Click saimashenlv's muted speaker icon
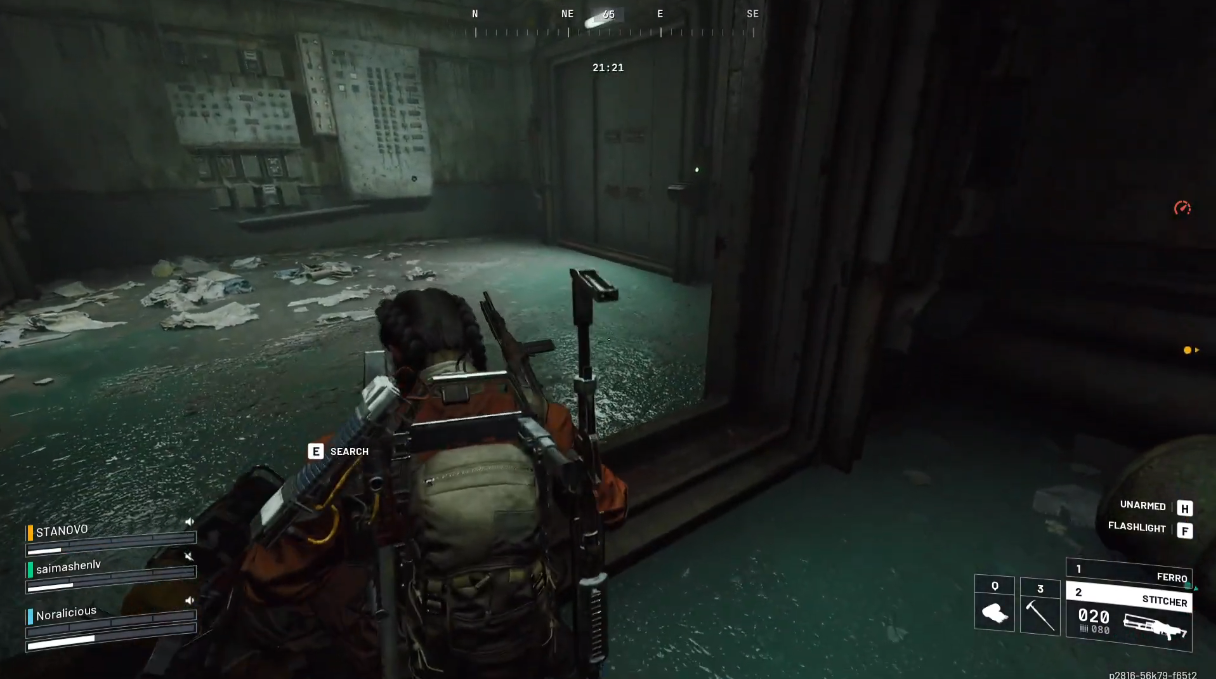The image size is (1216, 679). pyautogui.click(x=189, y=556)
